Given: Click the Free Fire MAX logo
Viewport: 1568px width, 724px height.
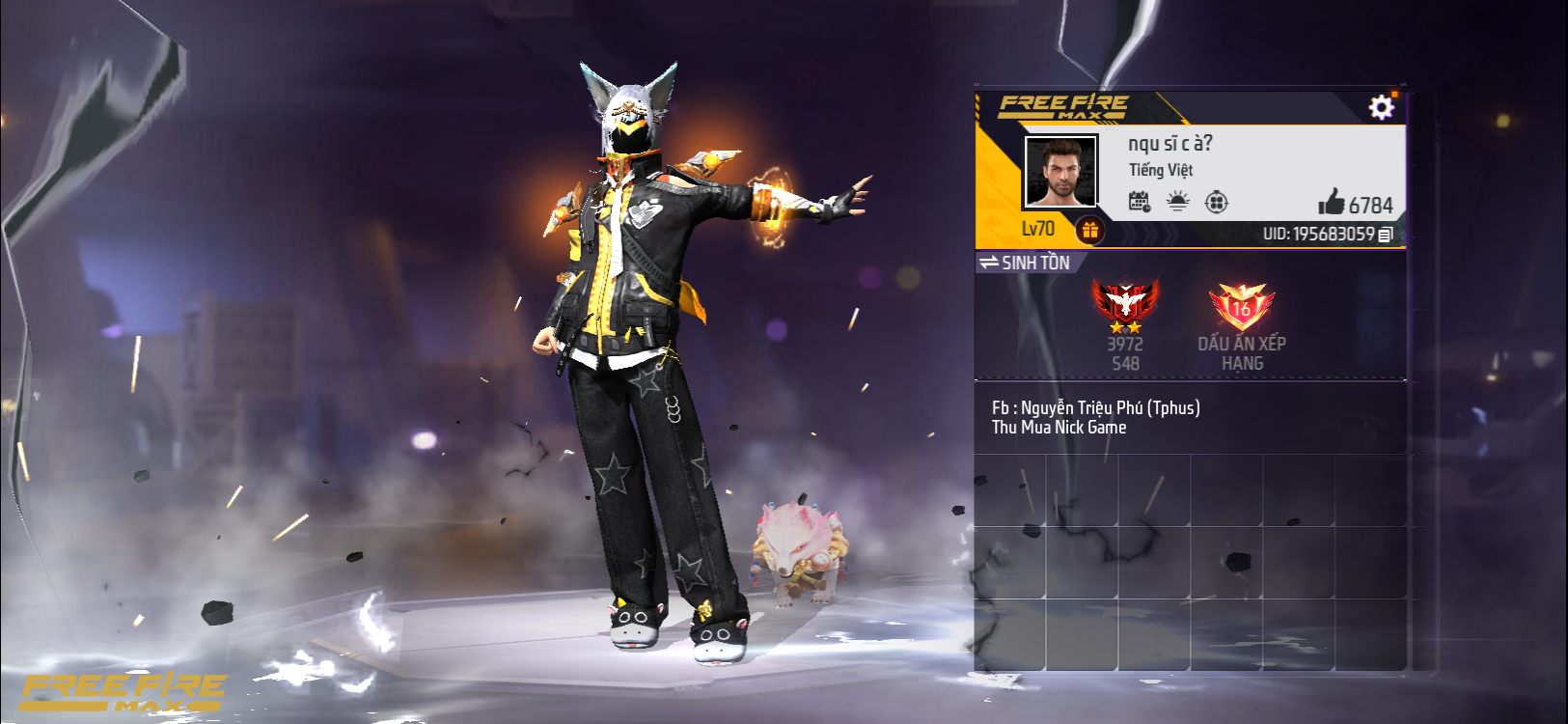Looking at the screenshot, I should coord(1061,106).
